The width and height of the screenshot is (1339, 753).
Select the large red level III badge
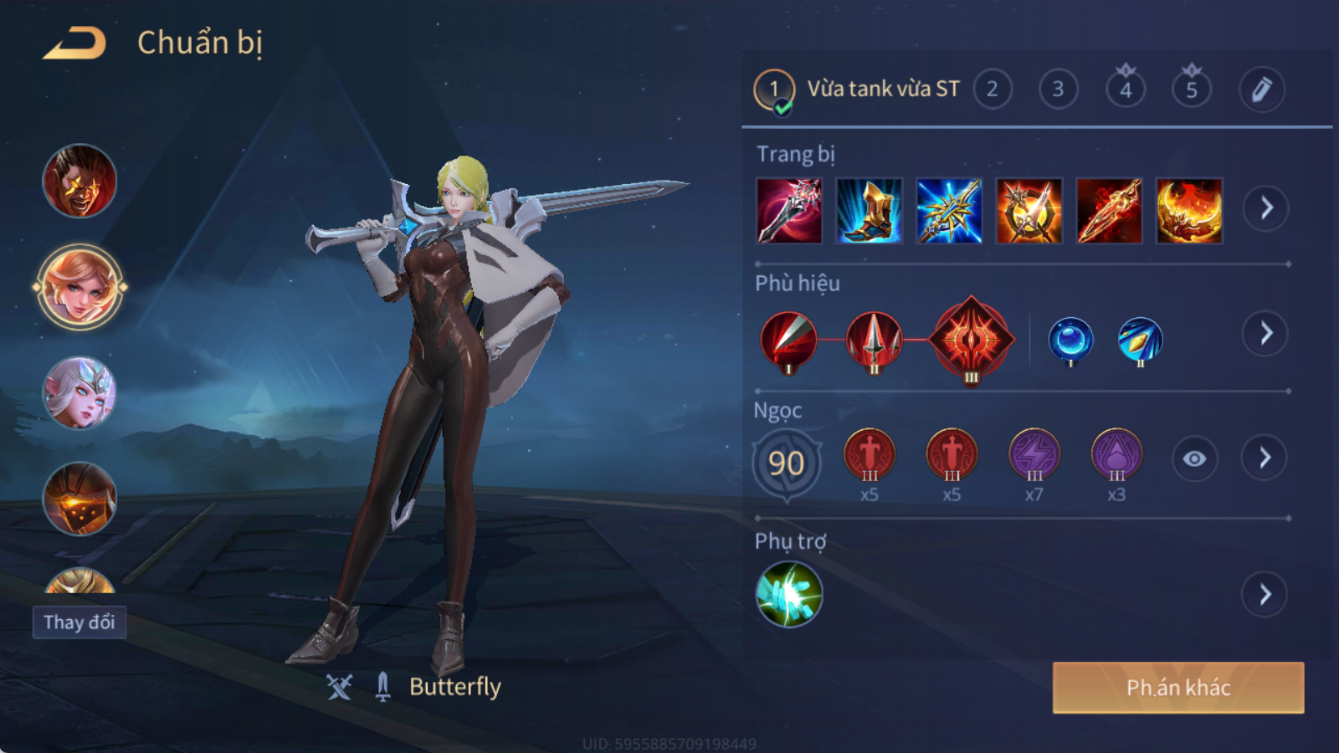(970, 340)
